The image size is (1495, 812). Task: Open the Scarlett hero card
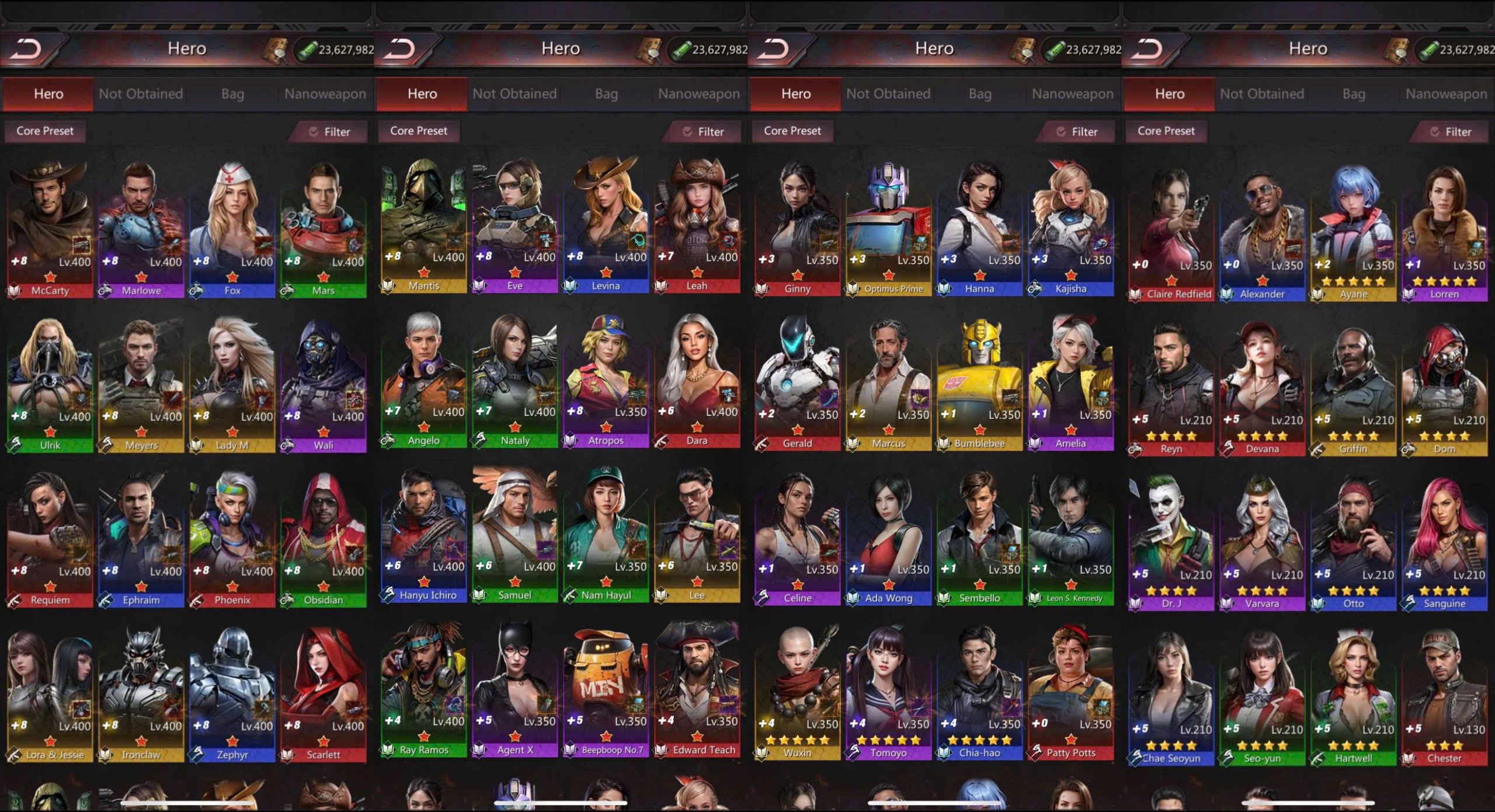[x=324, y=692]
